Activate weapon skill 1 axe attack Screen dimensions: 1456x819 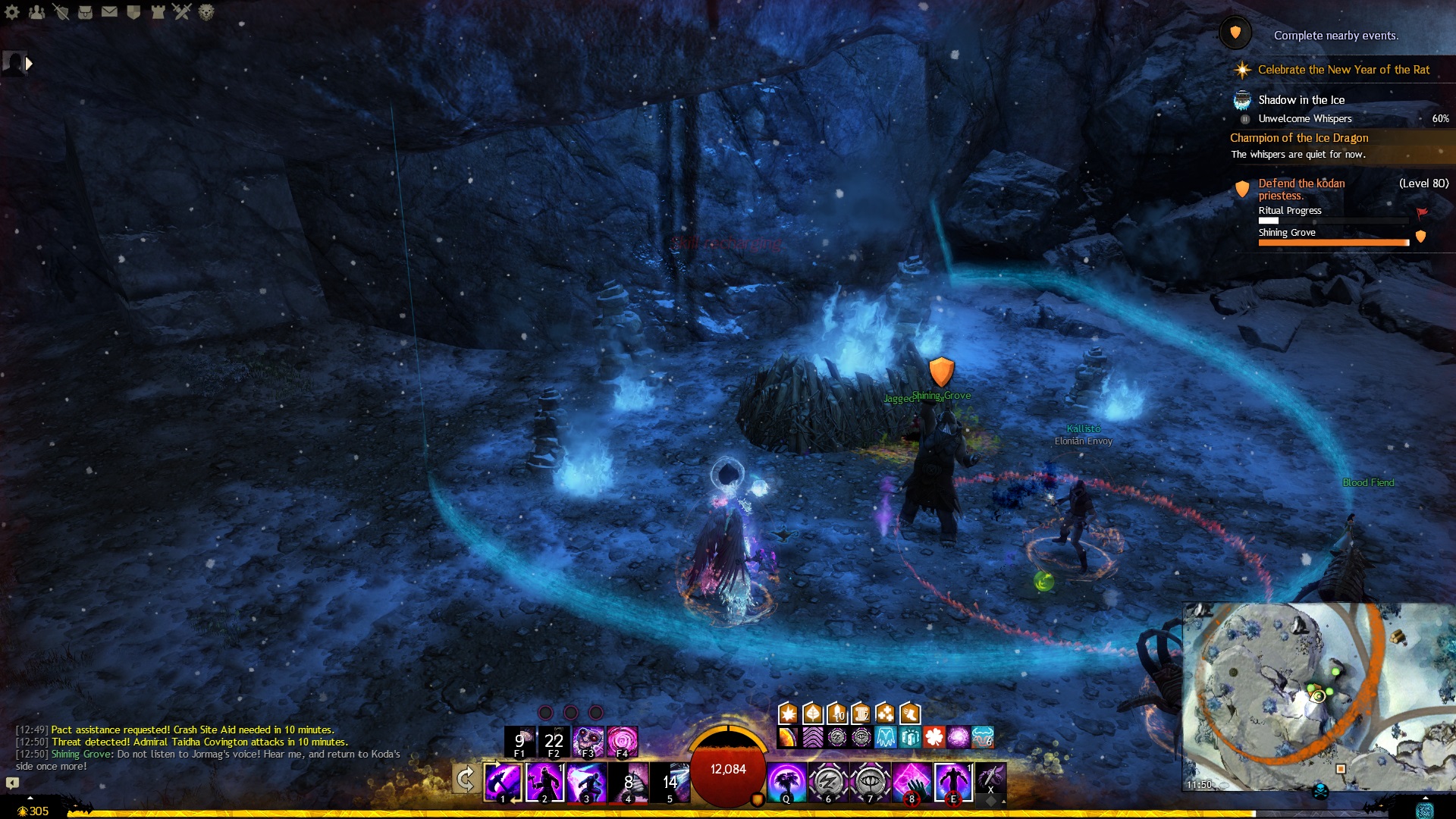(503, 782)
